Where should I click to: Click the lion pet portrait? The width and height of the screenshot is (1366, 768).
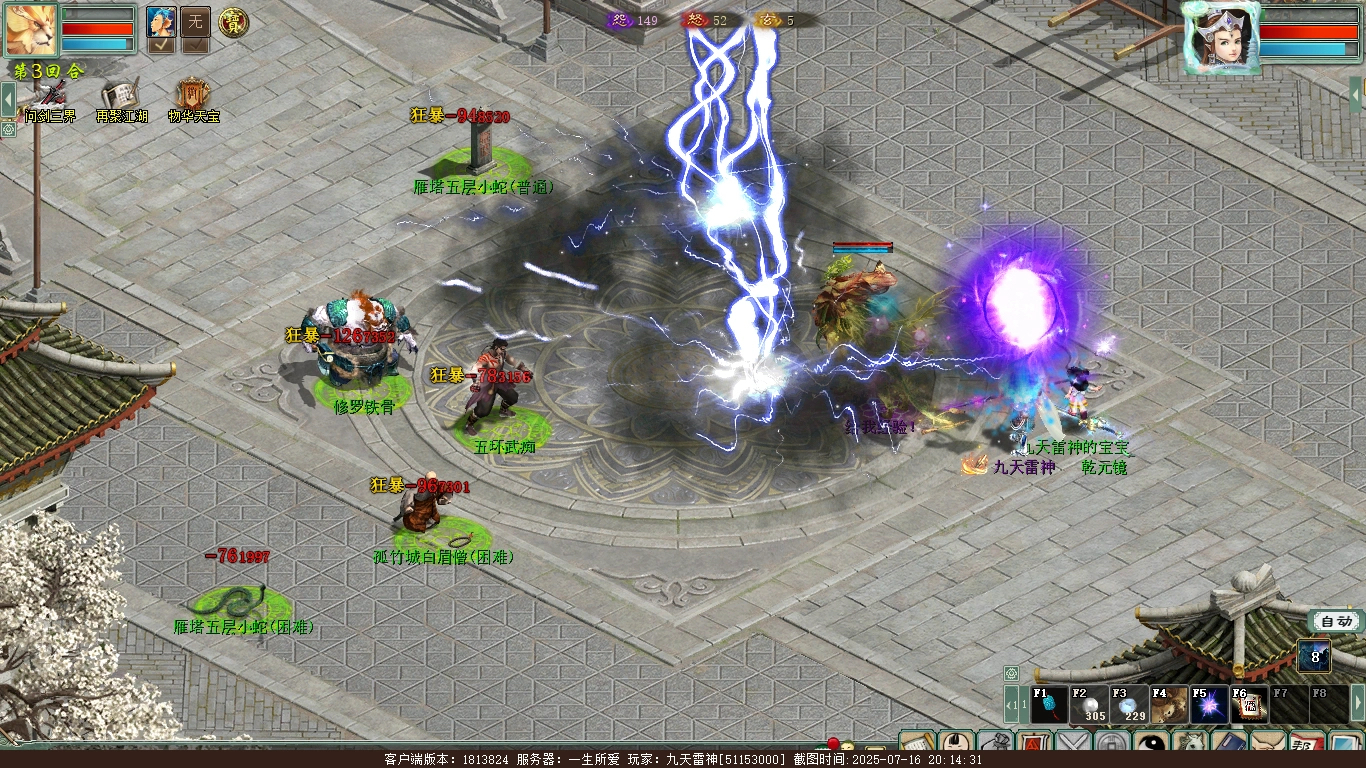(x=31, y=30)
